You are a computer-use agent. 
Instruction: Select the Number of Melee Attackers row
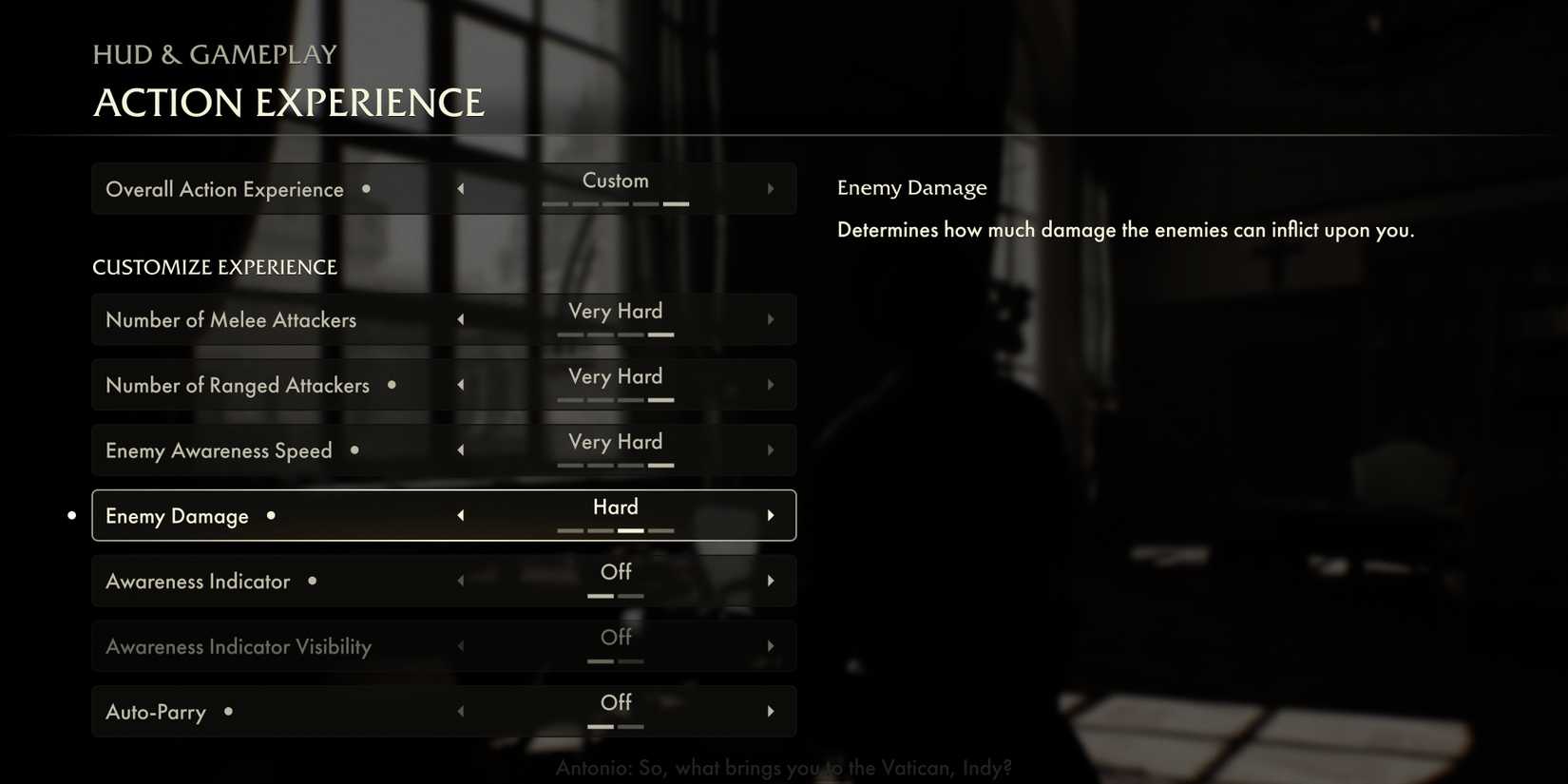pyautogui.click(x=231, y=318)
